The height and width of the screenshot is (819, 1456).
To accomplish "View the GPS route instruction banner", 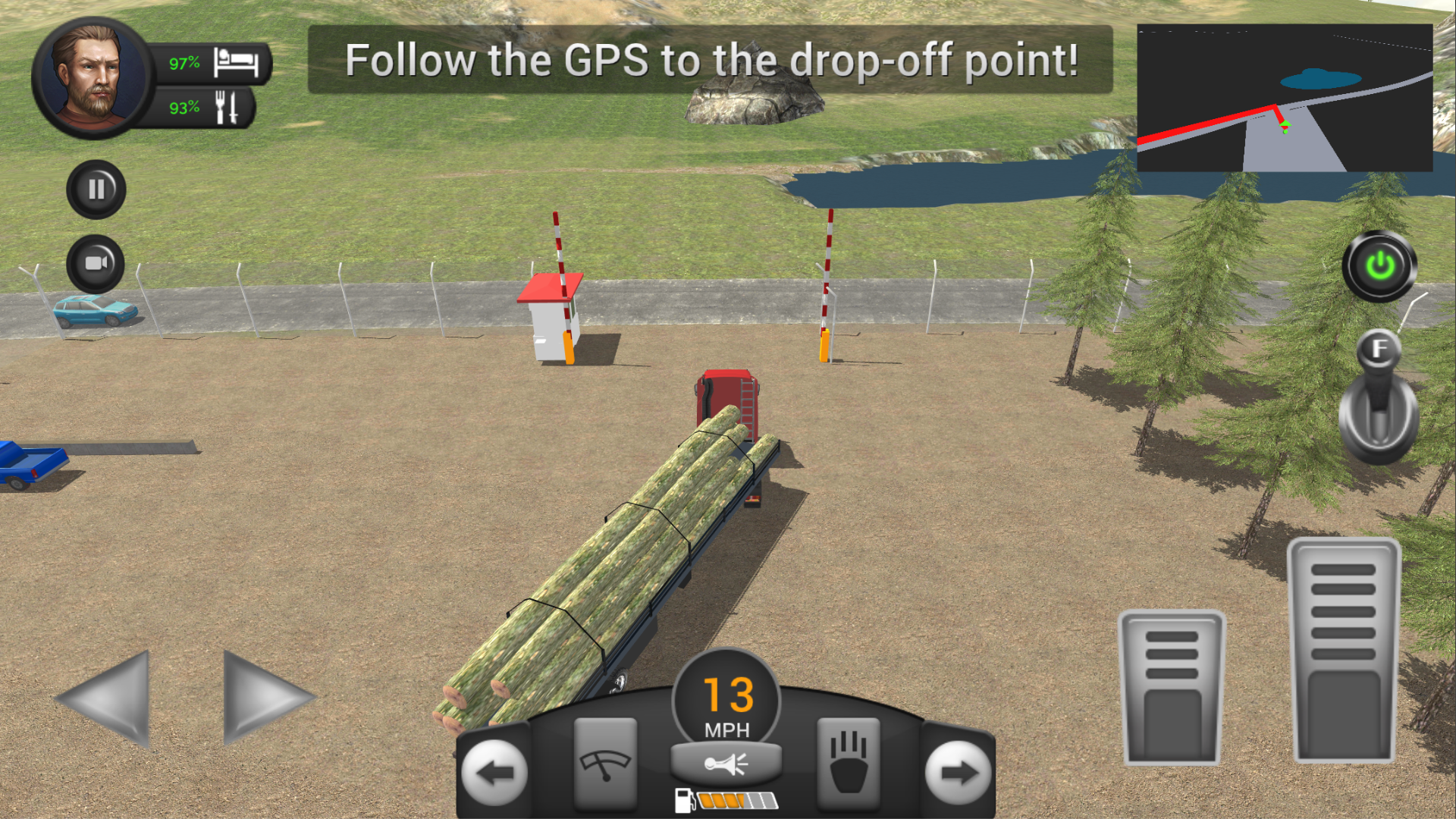I will tap(711, 61).
